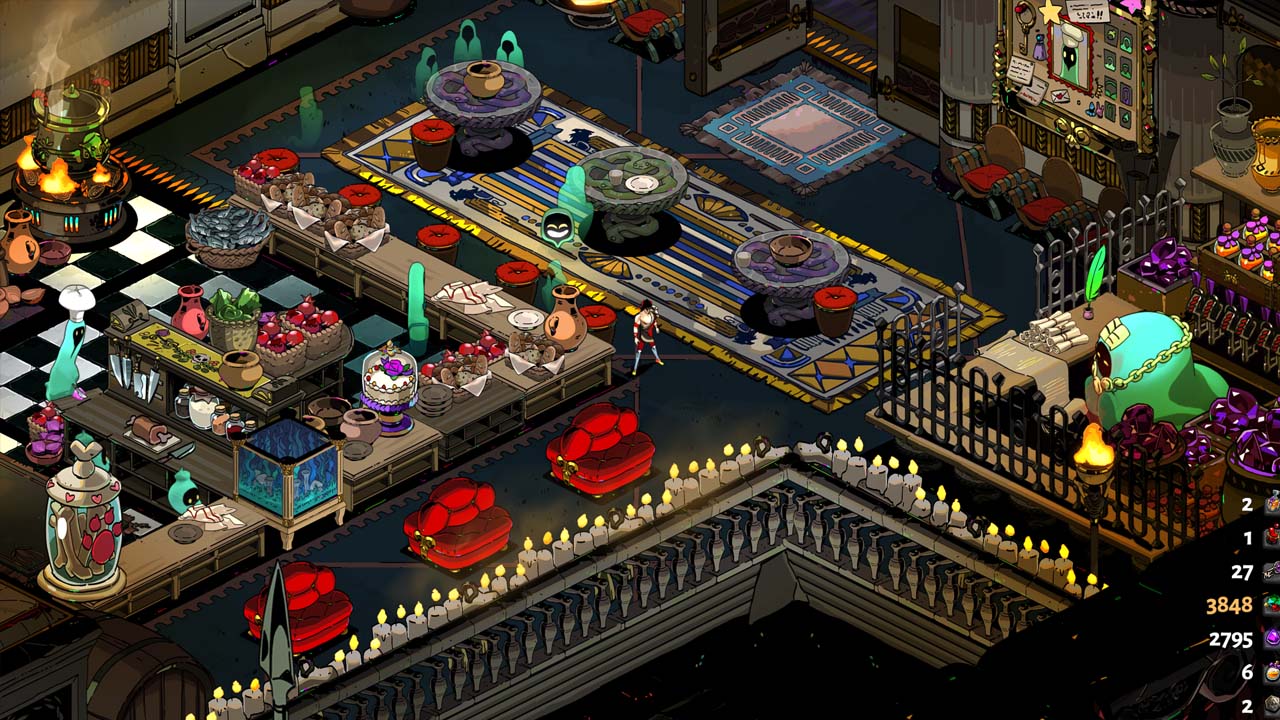
Task: Select the Nectar bottle resource icon
Action: 1271,672
